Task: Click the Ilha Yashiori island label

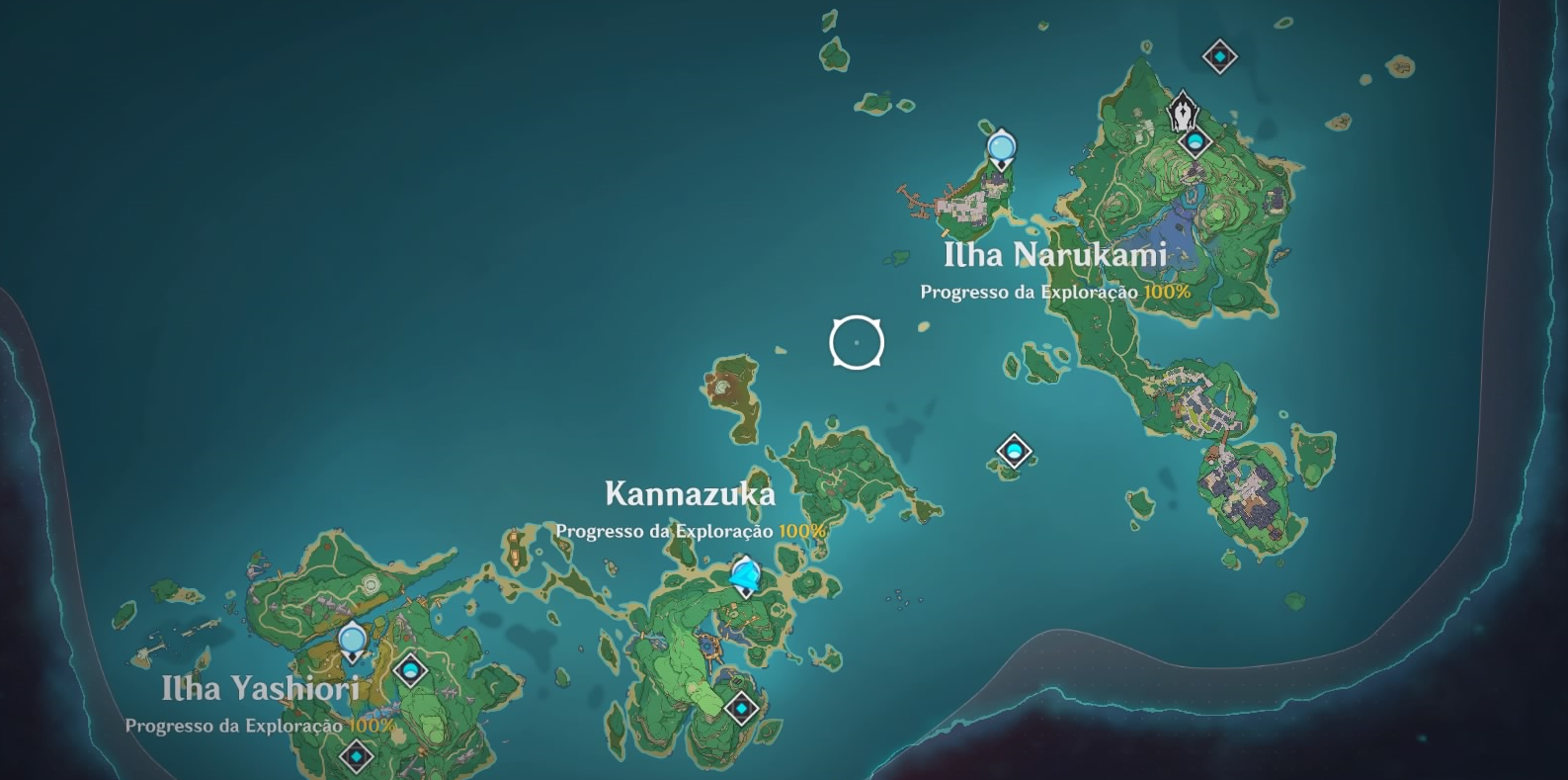Action: pyautogui.click(x=259, y=689)
